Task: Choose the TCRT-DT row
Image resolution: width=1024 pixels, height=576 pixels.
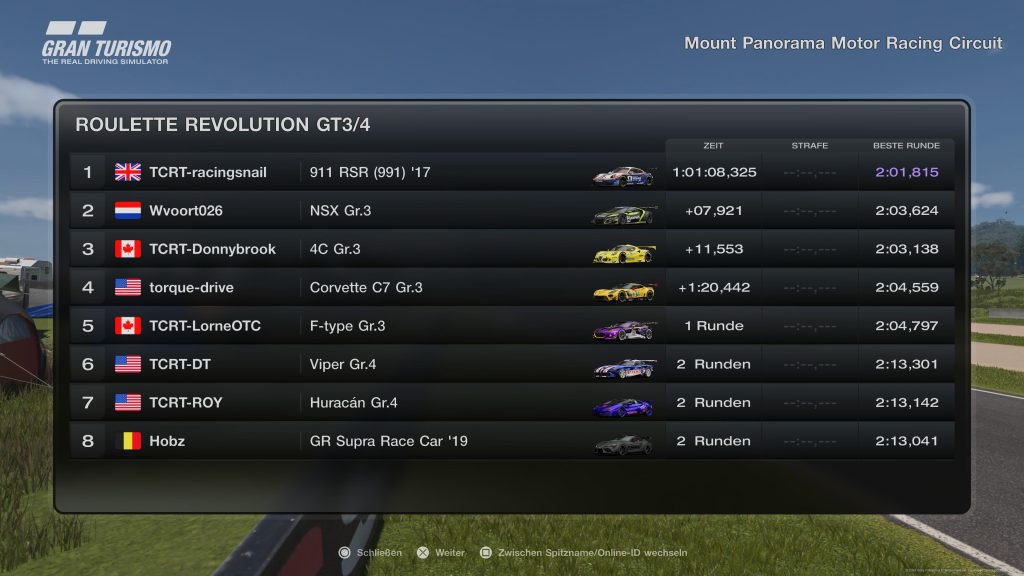Action: tap(510, 364)
